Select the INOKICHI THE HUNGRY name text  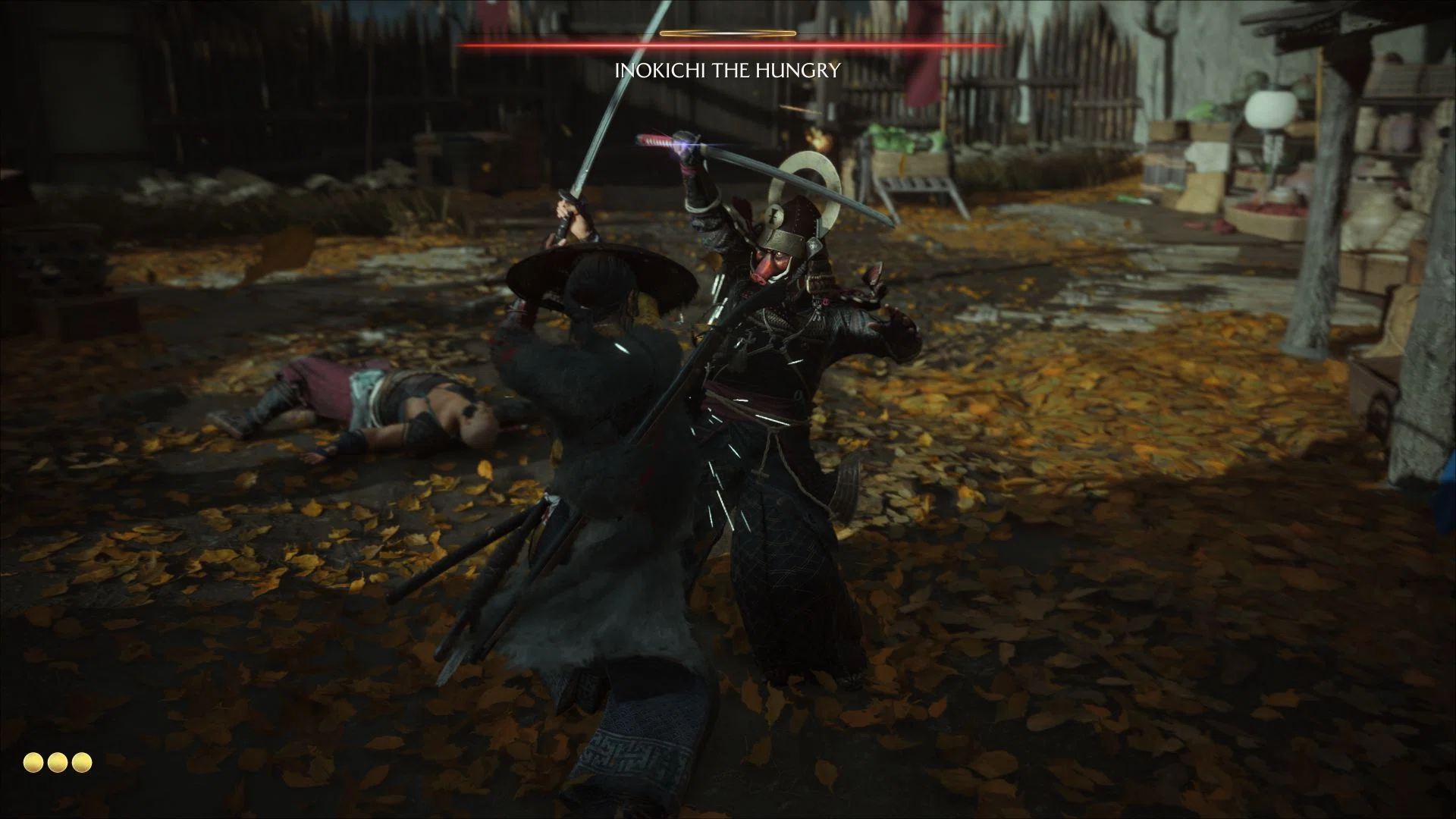point(726,71)
